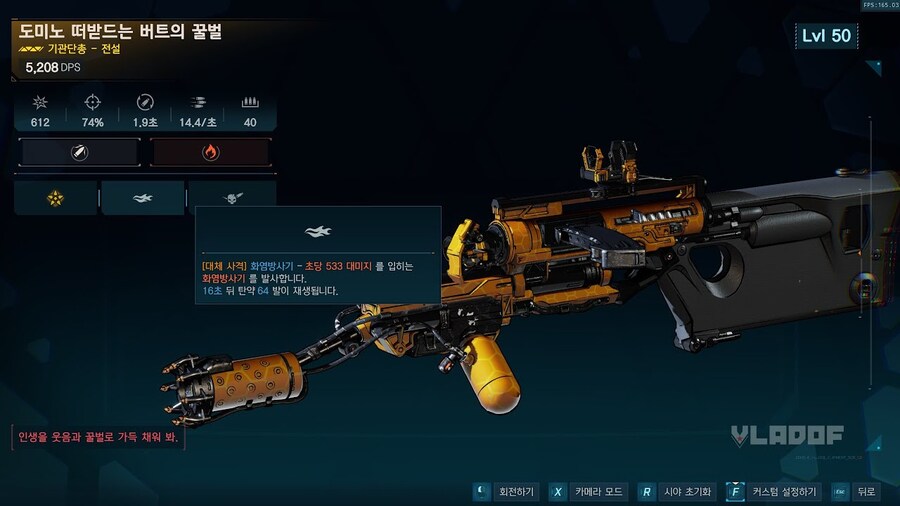Choose the golden star trait icon
This screenshot has width=900, height=506.
tap(55, 198)
